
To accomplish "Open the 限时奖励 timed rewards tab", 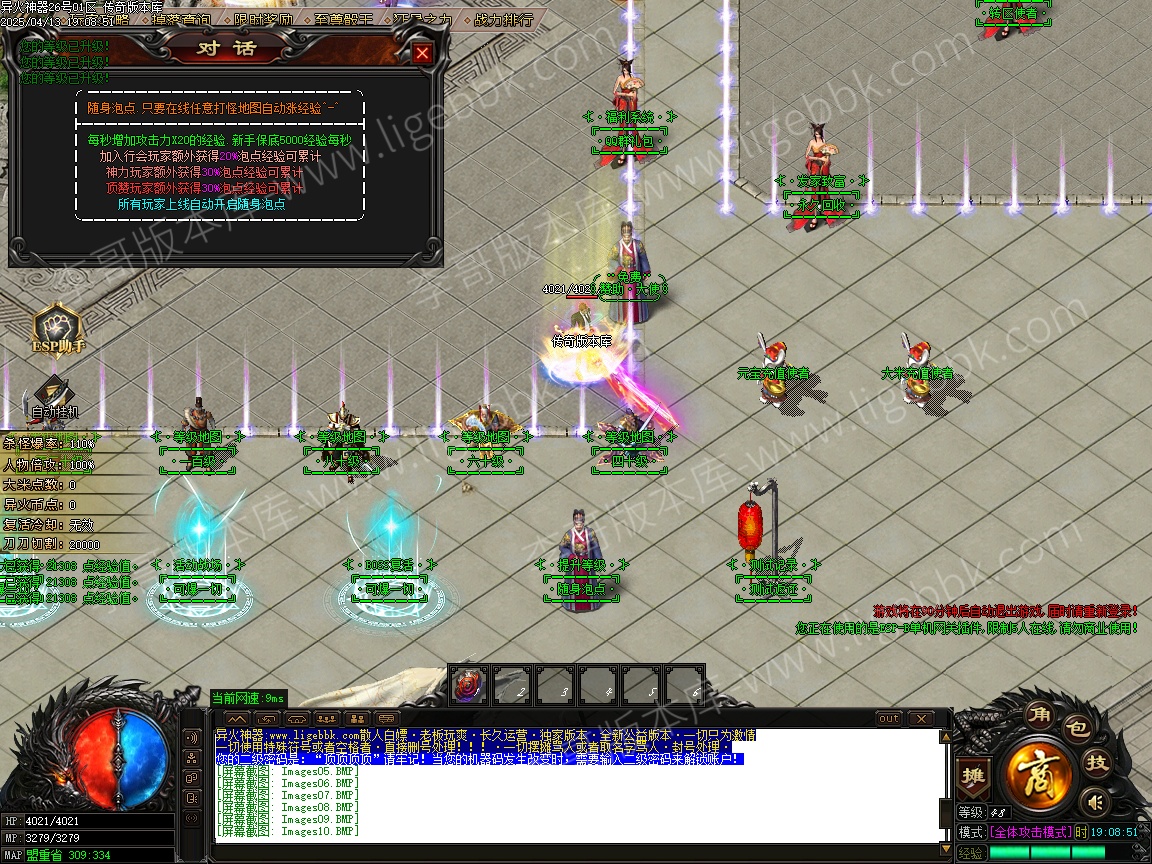I will tap(265, 19).
